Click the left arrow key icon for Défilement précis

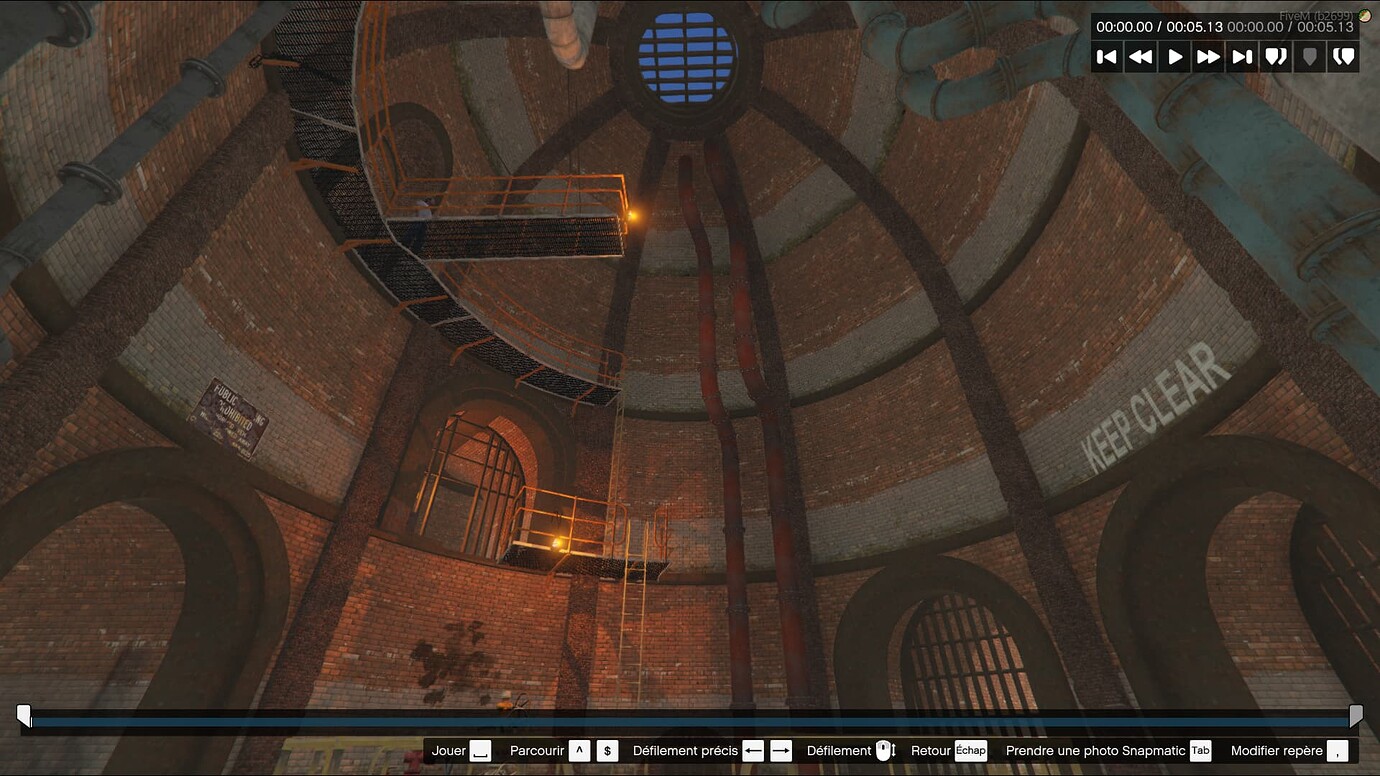point(753,750)
